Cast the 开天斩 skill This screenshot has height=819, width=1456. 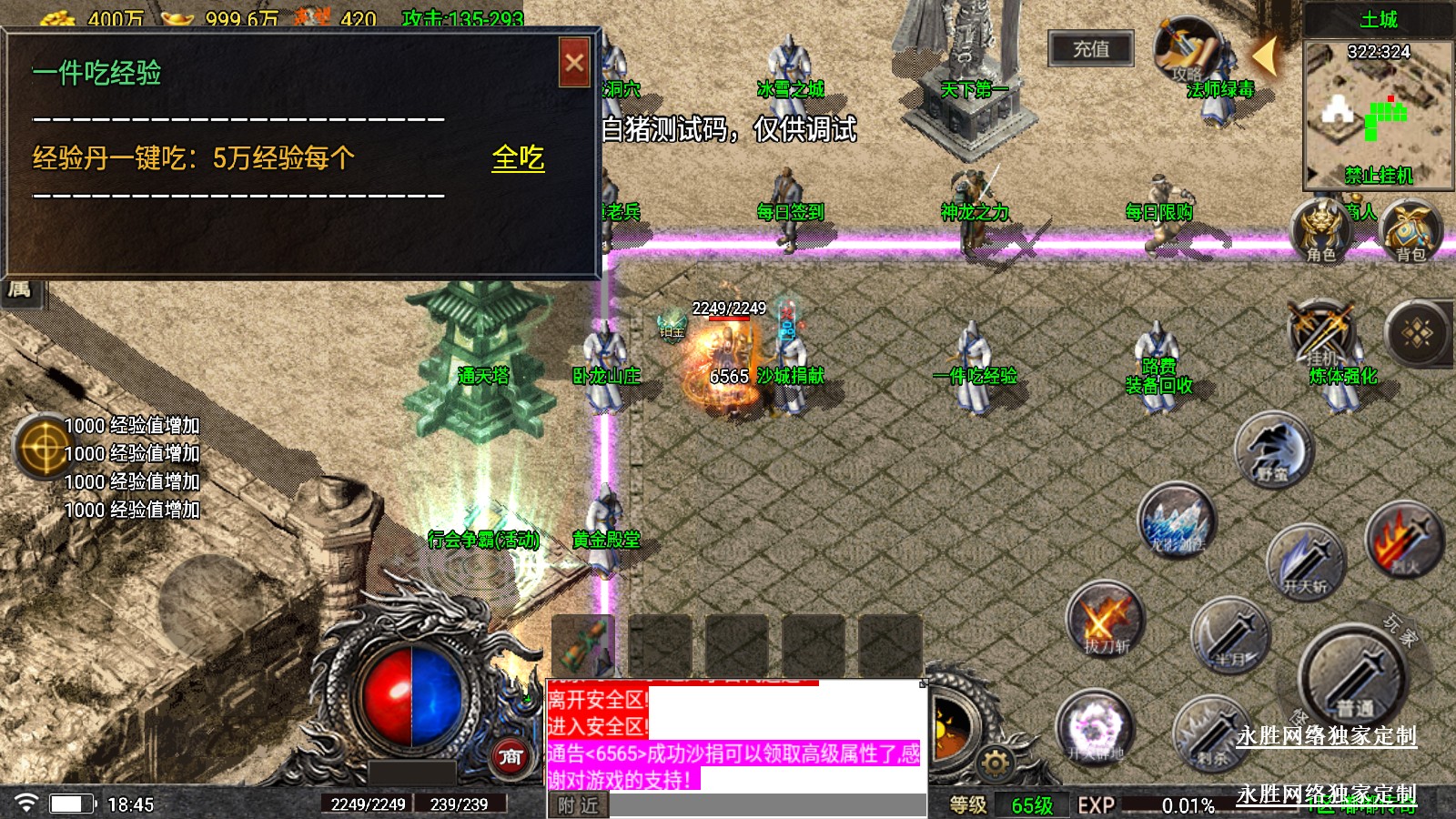click(x=1305, y=561)
